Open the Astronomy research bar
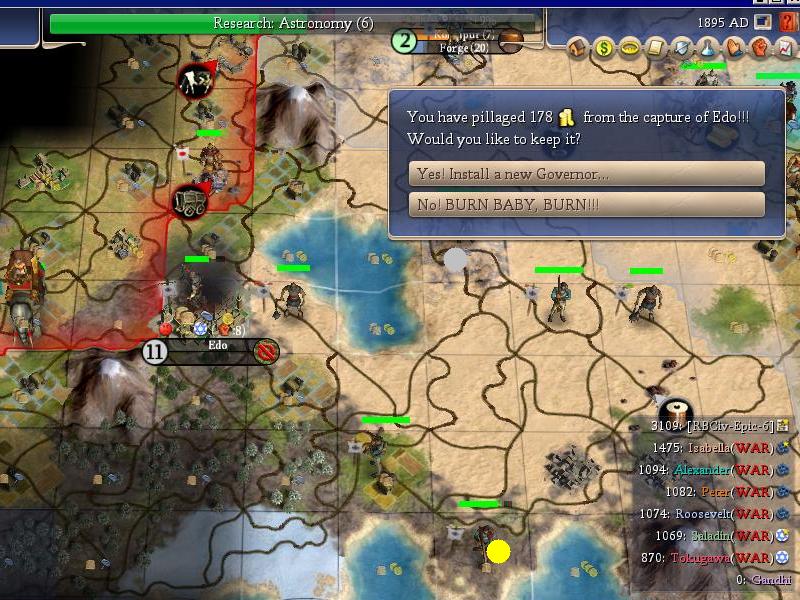The image size is (800, 600). coord(293,23)
